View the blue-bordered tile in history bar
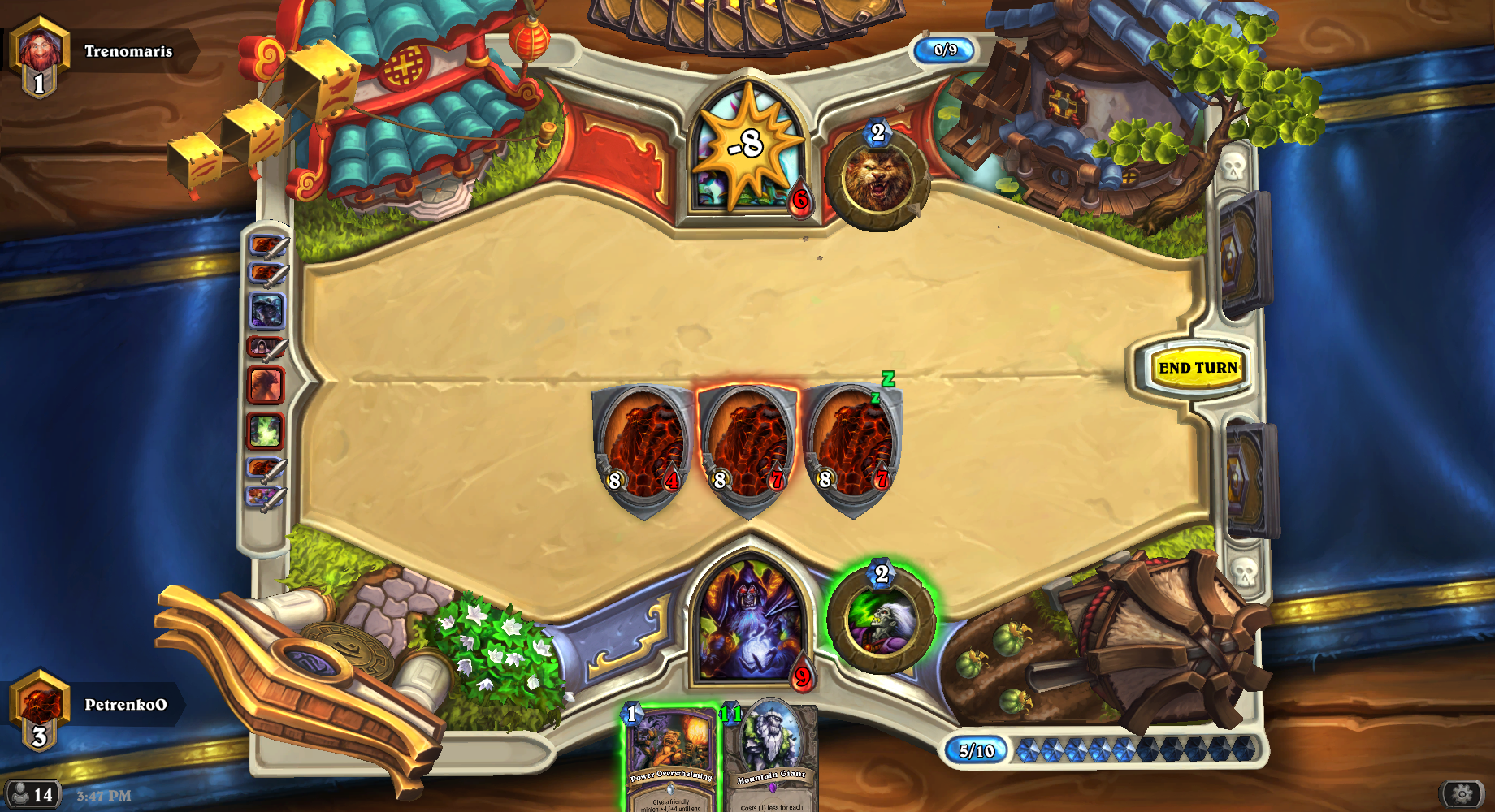Image resolution: width=1495 pixels, height=812 pixels. pyautogui.click(x=266, y=311)
